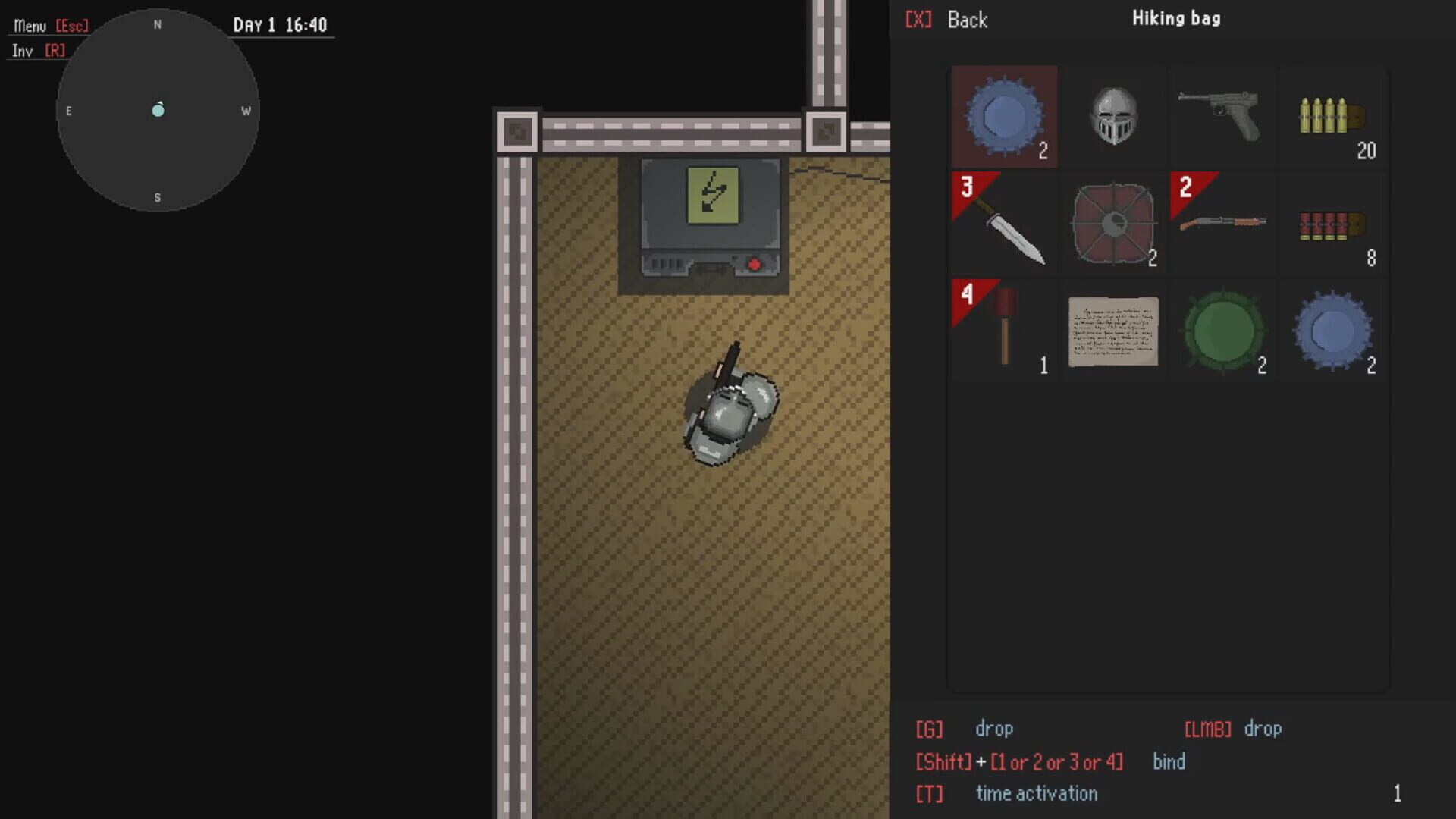
Task: Click the red landmine item
Action: (1112, 225)
